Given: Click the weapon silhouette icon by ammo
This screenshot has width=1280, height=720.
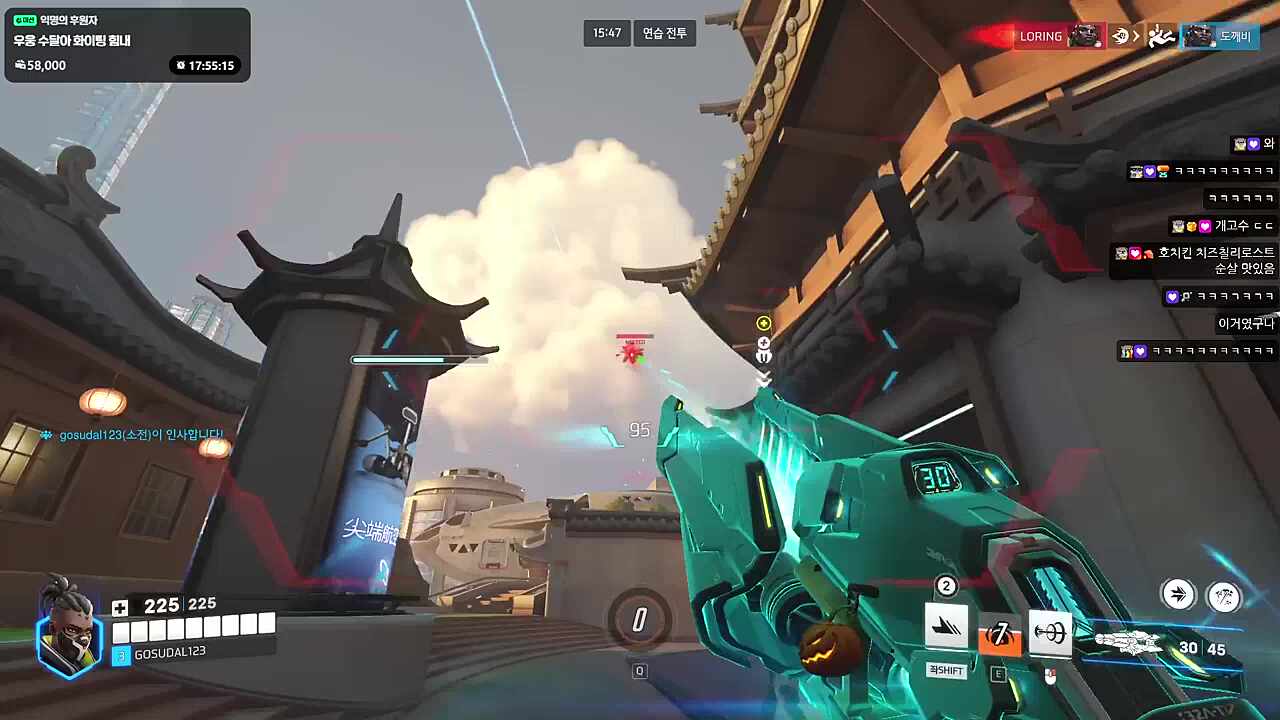Looking at the screenshot, I should tap(1132, 645).
